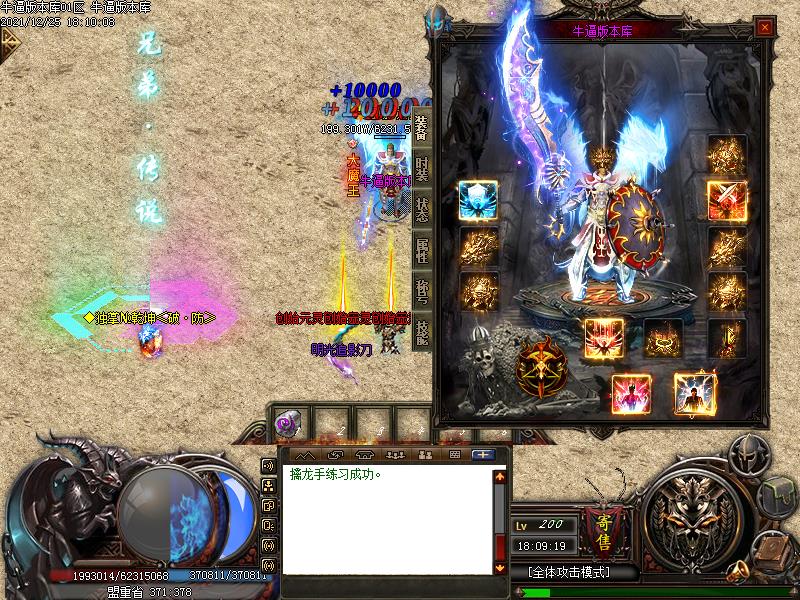This screenshot has width=800, height=600.
Task: Open the 寄售 consignment banner
Action: pyautogui.click(x=603, y=528)
